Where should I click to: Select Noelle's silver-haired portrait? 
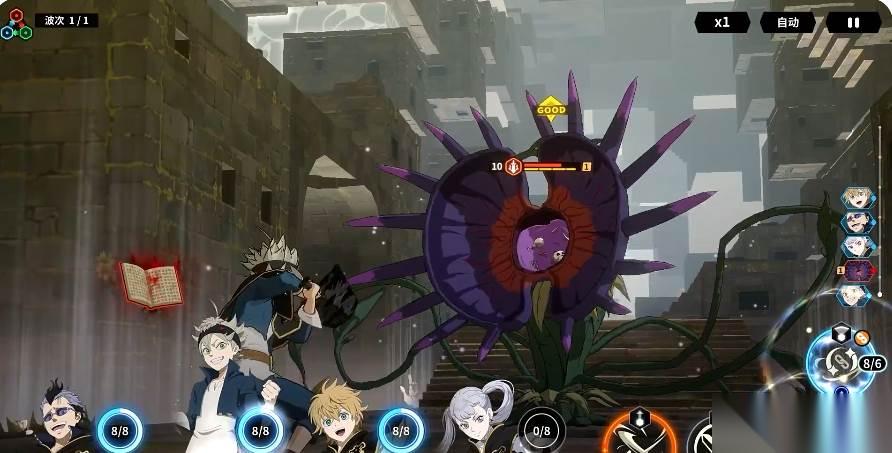click(474, 418)
